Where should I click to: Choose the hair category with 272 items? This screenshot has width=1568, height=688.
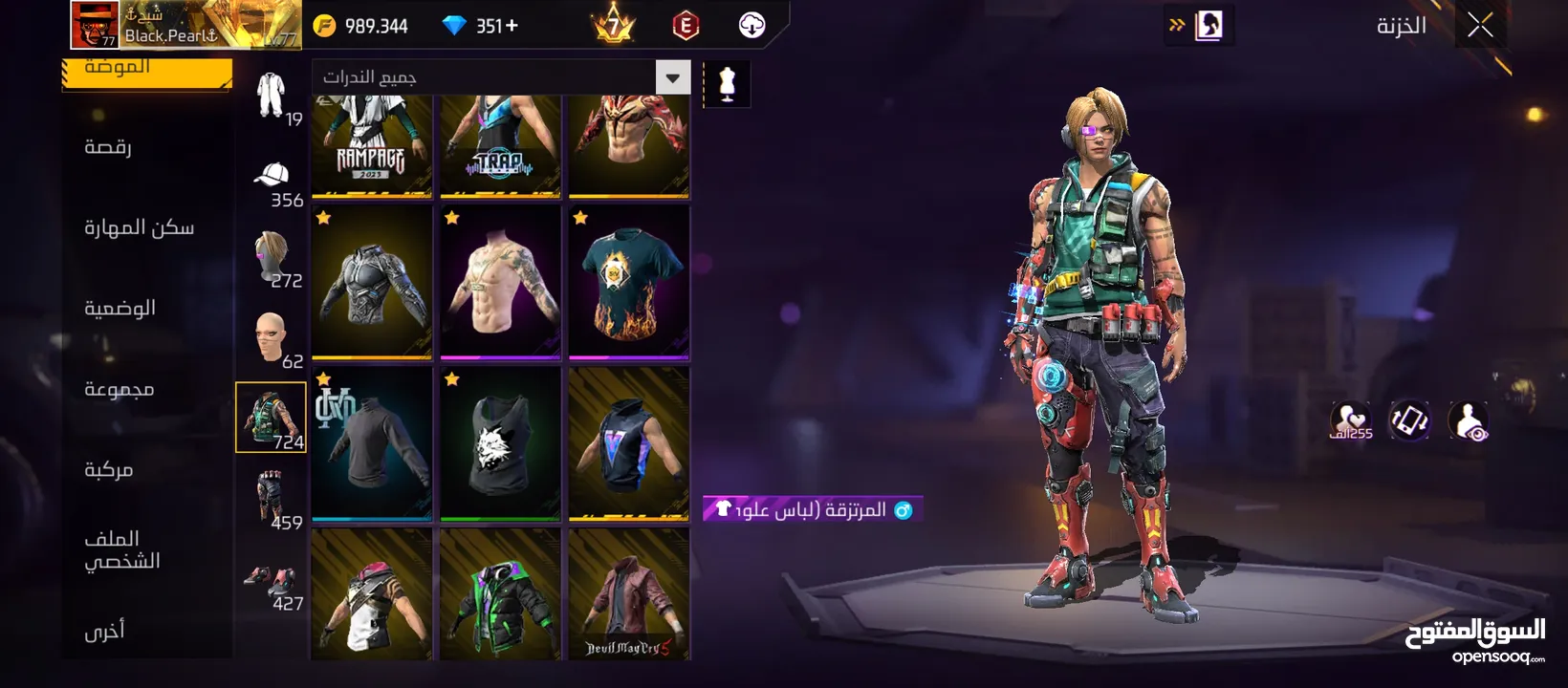point(272,259)
